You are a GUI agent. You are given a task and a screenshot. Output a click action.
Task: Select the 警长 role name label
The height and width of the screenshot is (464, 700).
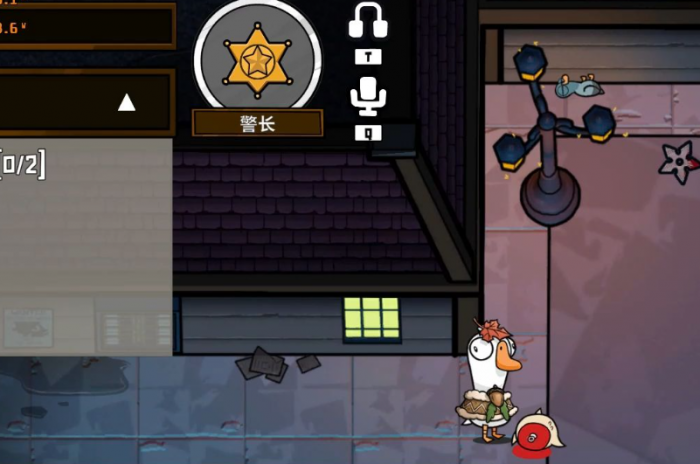[x=257, y=123]
